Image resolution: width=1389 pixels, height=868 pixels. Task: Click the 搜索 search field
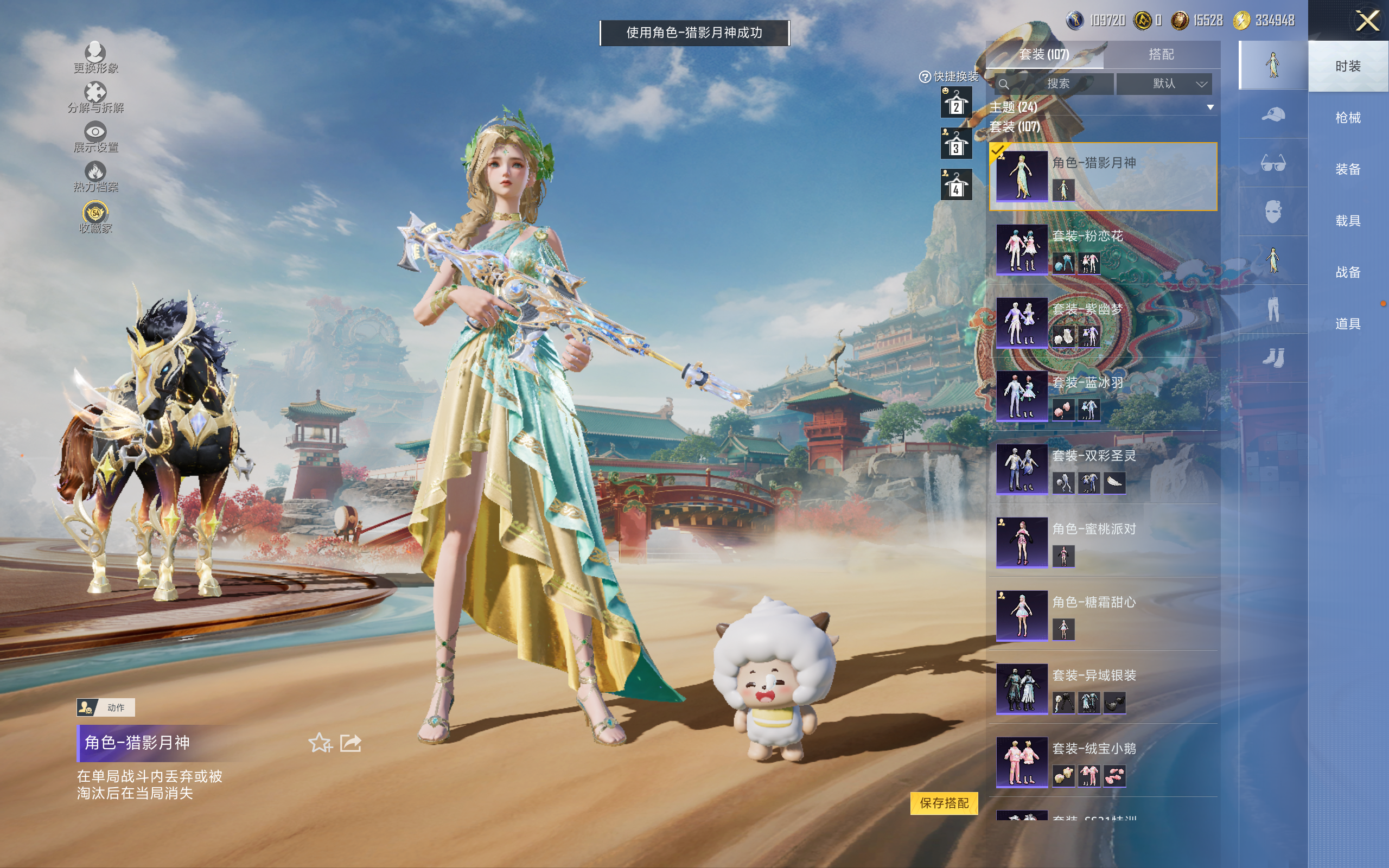(x=1054, y=84)
